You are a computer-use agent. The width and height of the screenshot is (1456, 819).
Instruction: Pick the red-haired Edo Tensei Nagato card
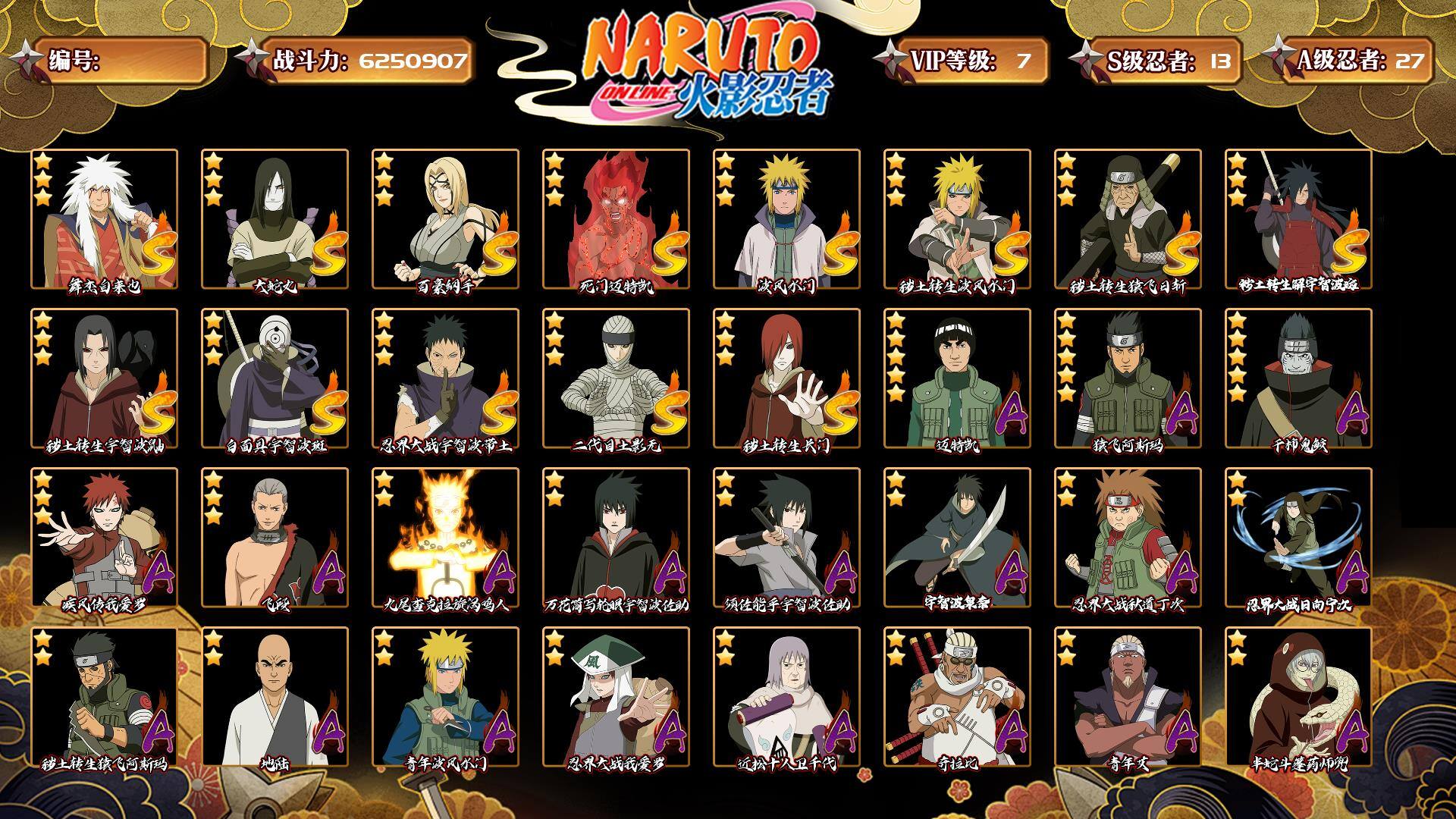click(x=786, y=378)
